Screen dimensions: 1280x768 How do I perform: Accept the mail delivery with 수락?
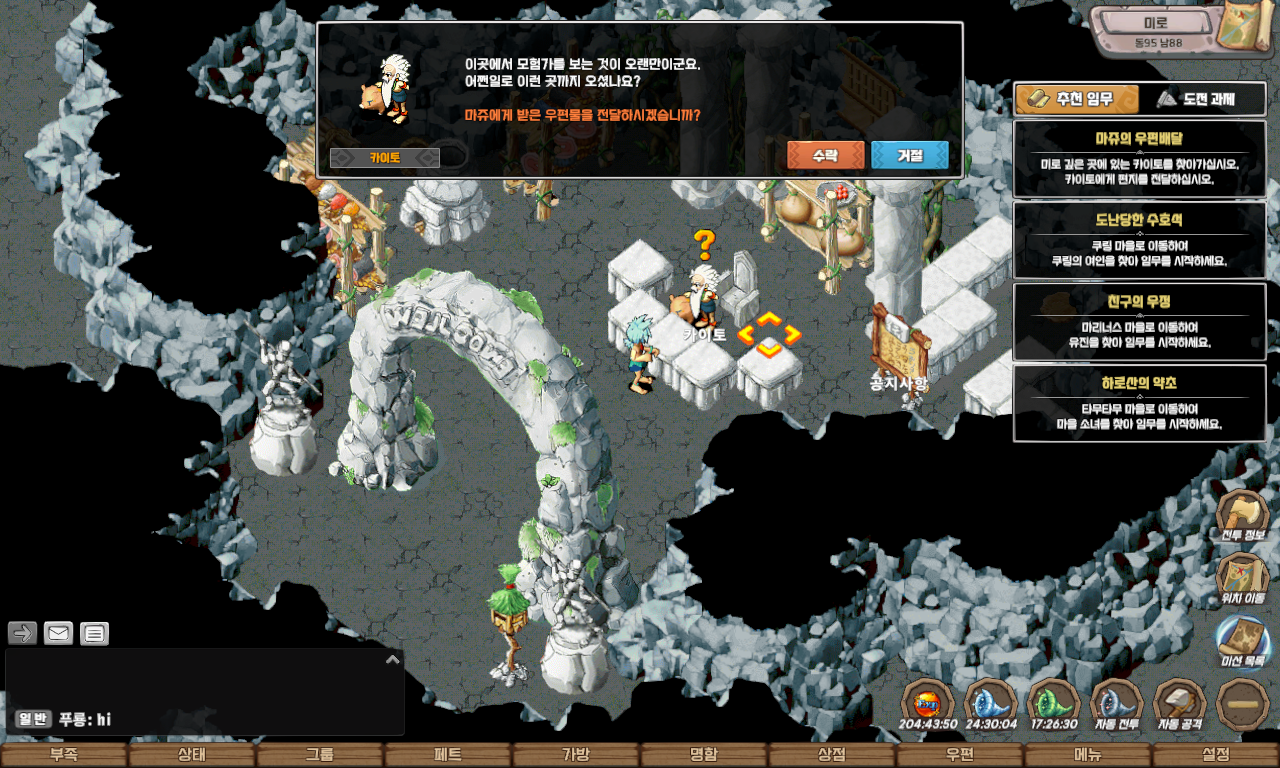(825, 155)
